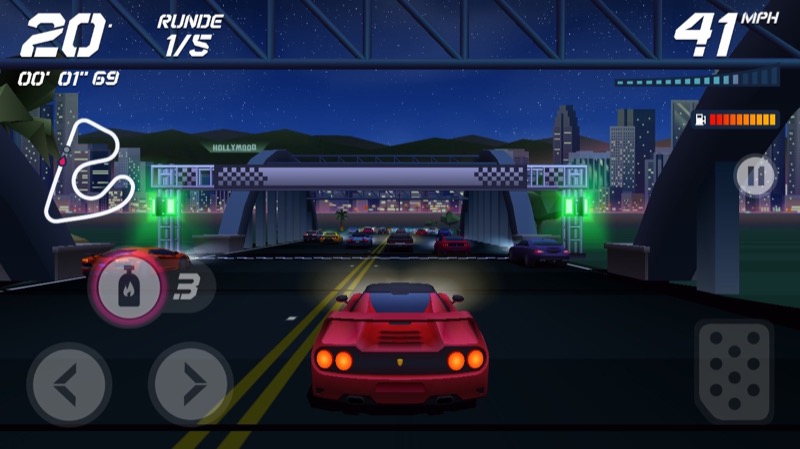The width and height of the screenshot is (800, 449).
Task: Steer left with the left arrow button
Action: click(69, 383)
